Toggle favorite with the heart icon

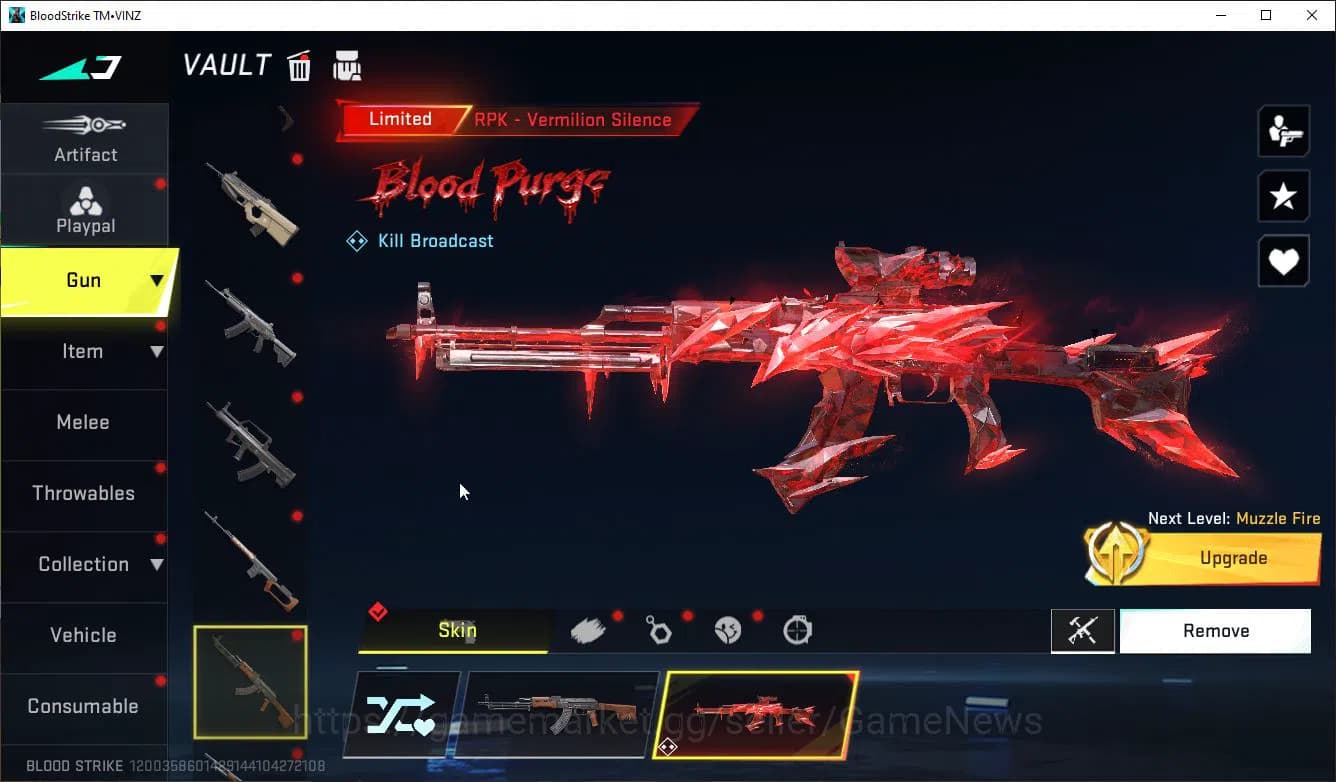point(1283,261)
